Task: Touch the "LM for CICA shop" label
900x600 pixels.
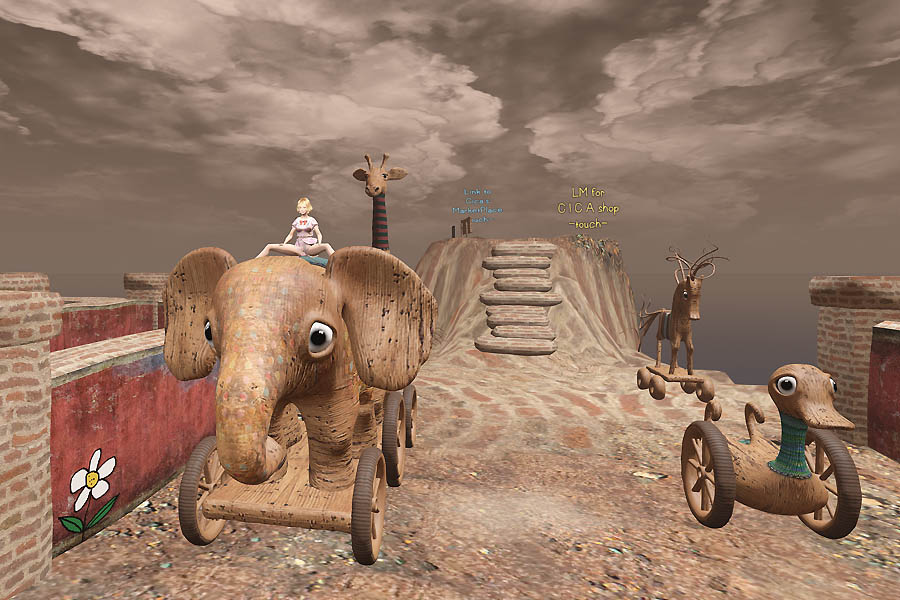Action: pos(587,208)
